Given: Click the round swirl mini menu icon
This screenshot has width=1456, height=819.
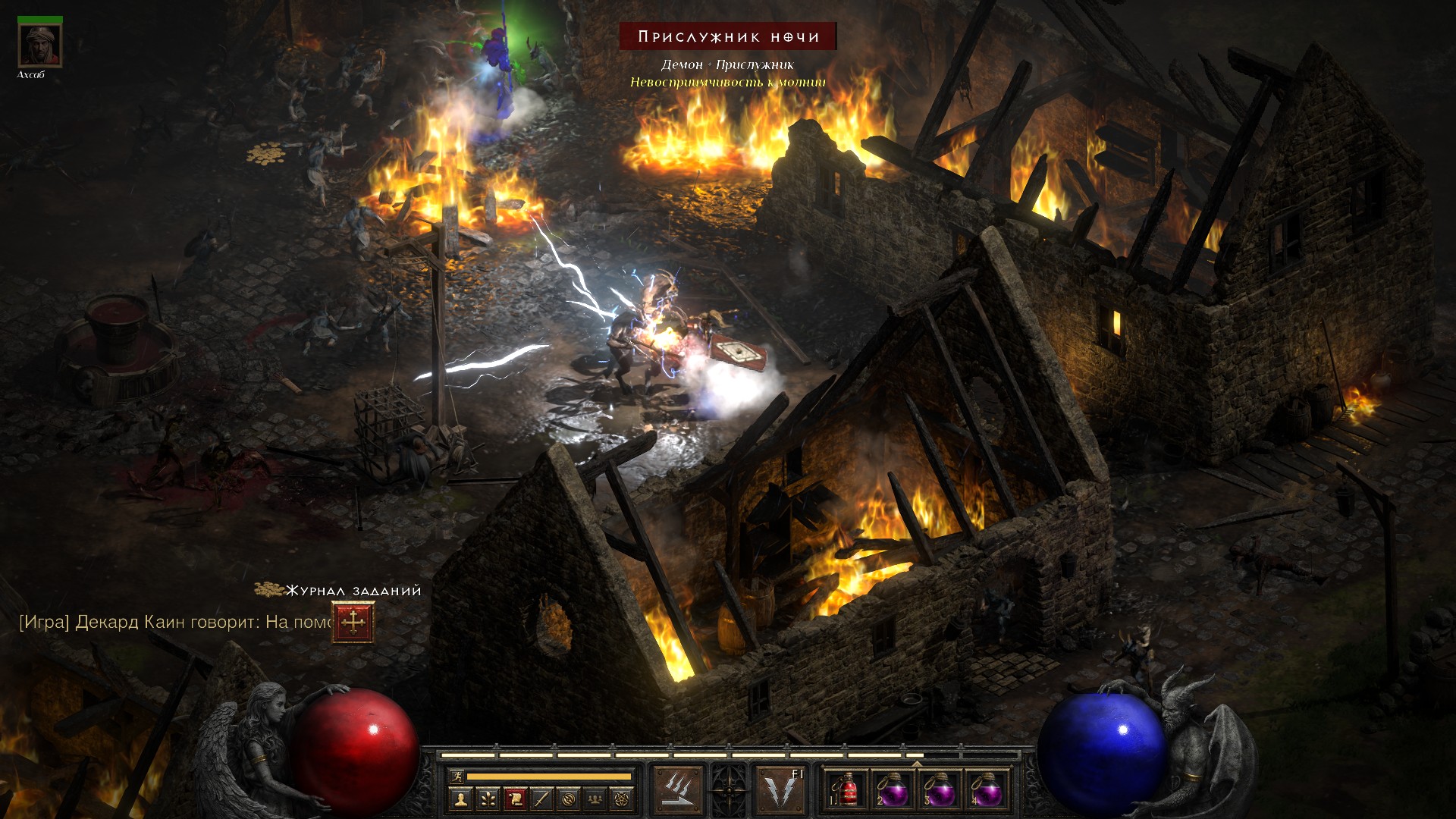Looking at the screenshot, I should pyautogui.click(x=569, y=799).
